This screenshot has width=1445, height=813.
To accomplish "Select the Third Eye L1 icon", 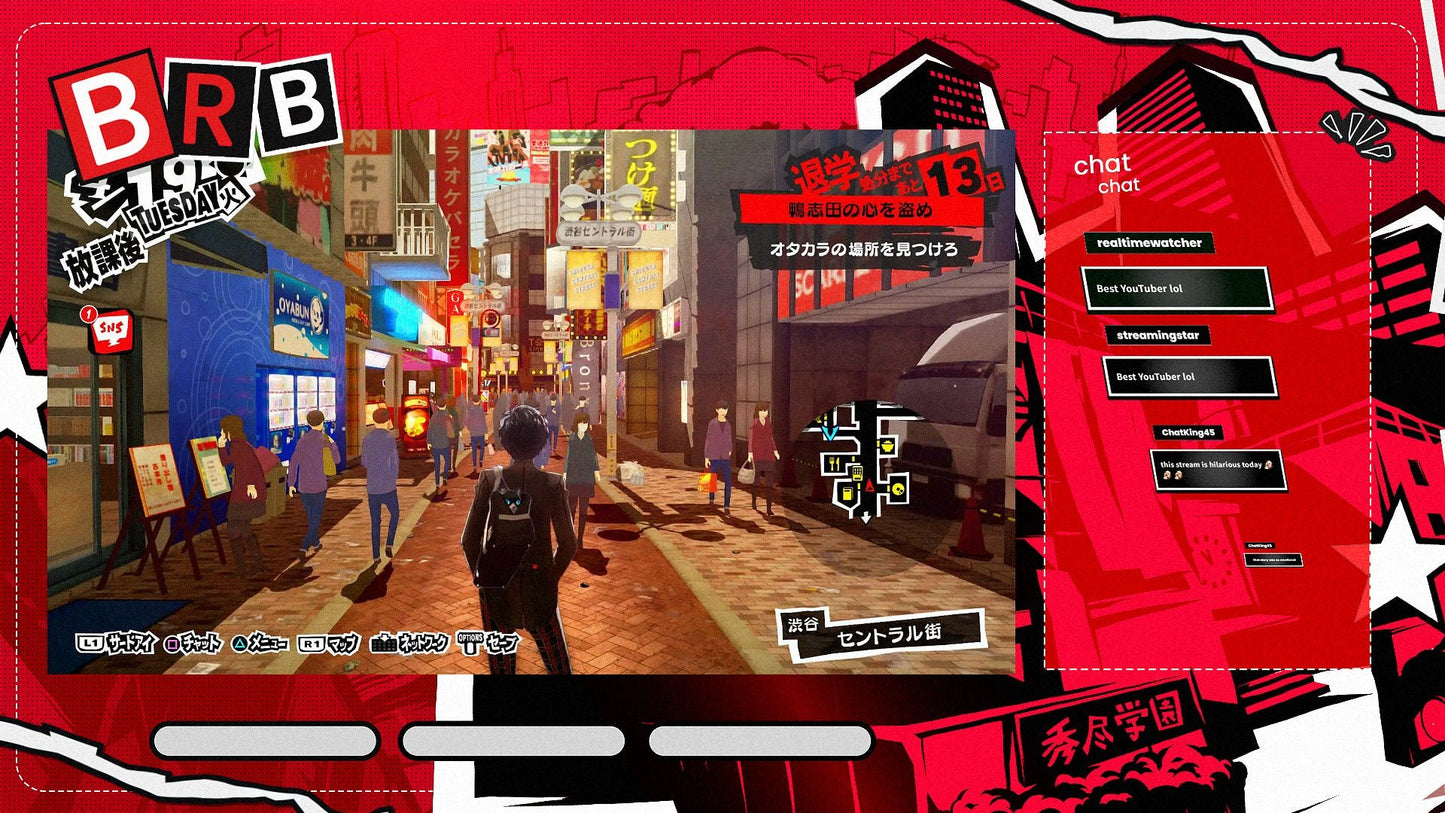I will pyautogui.click(x=91, y=644).
